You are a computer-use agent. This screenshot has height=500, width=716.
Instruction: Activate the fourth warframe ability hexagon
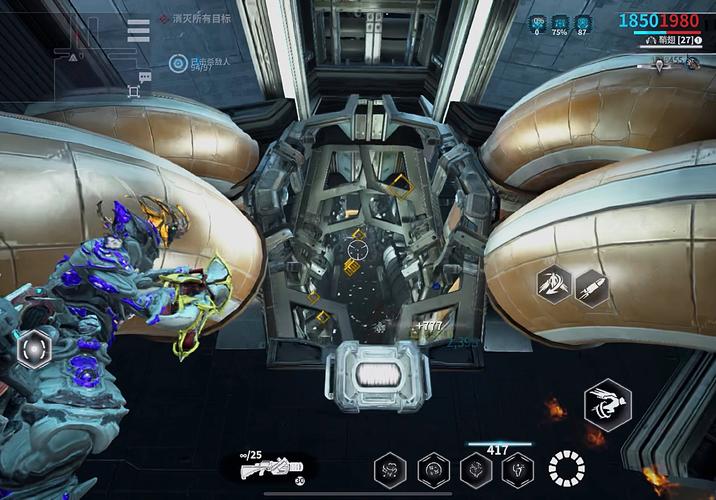518,468
